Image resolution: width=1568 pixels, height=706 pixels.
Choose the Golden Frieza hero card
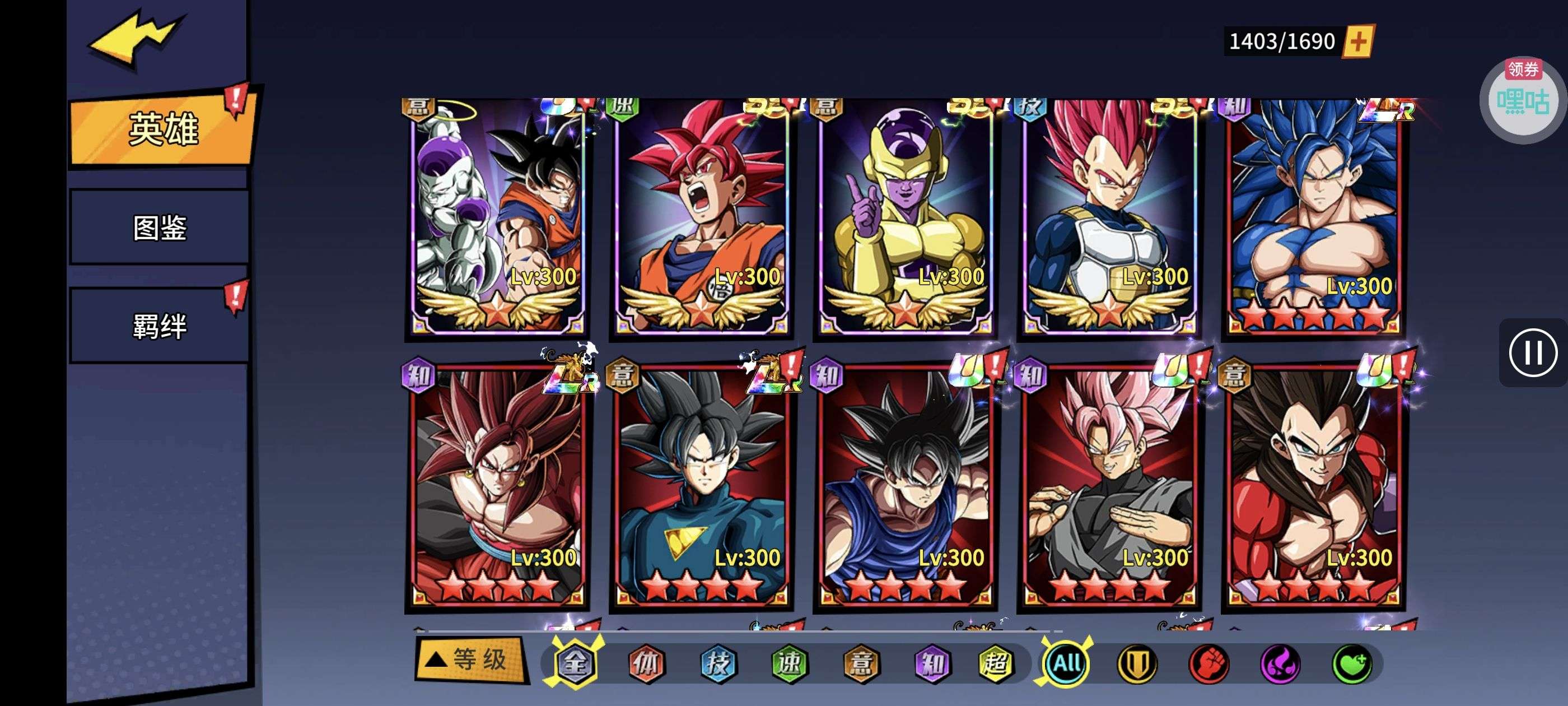[x=904, y=216]
